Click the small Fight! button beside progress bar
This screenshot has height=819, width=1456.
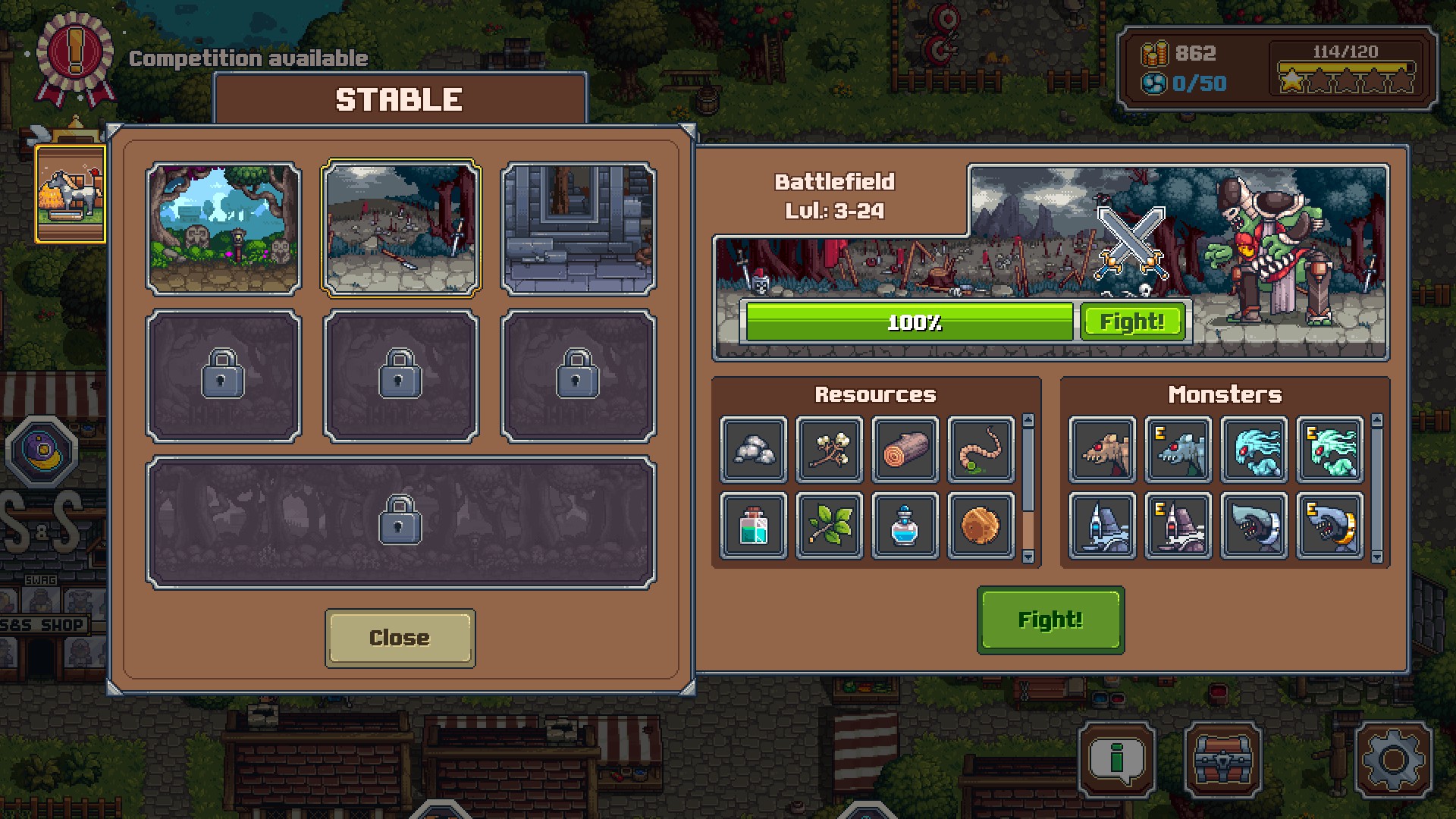coord(1132,322)
